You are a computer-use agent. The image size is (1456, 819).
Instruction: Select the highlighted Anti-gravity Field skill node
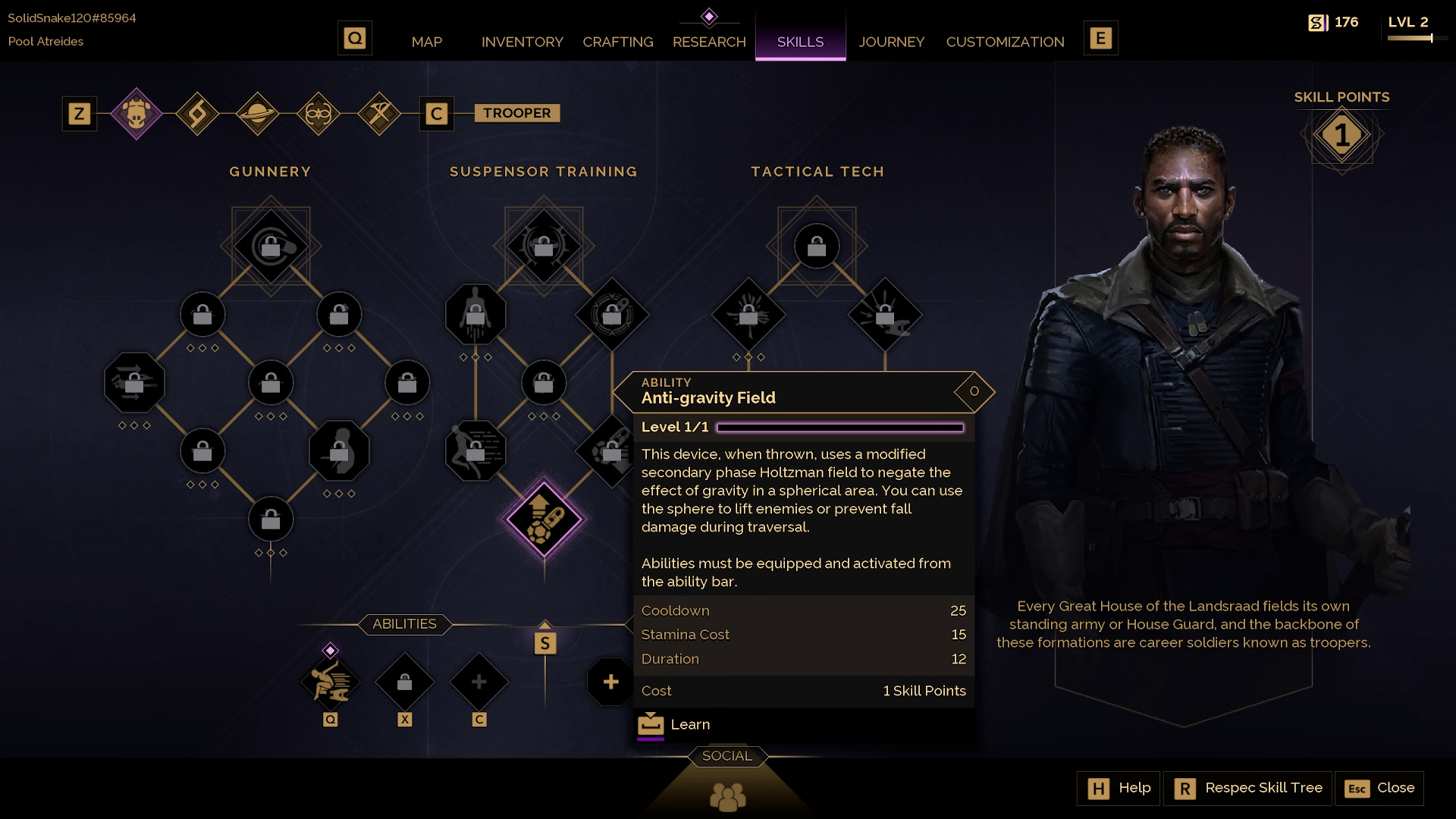[x=544, y=520]
